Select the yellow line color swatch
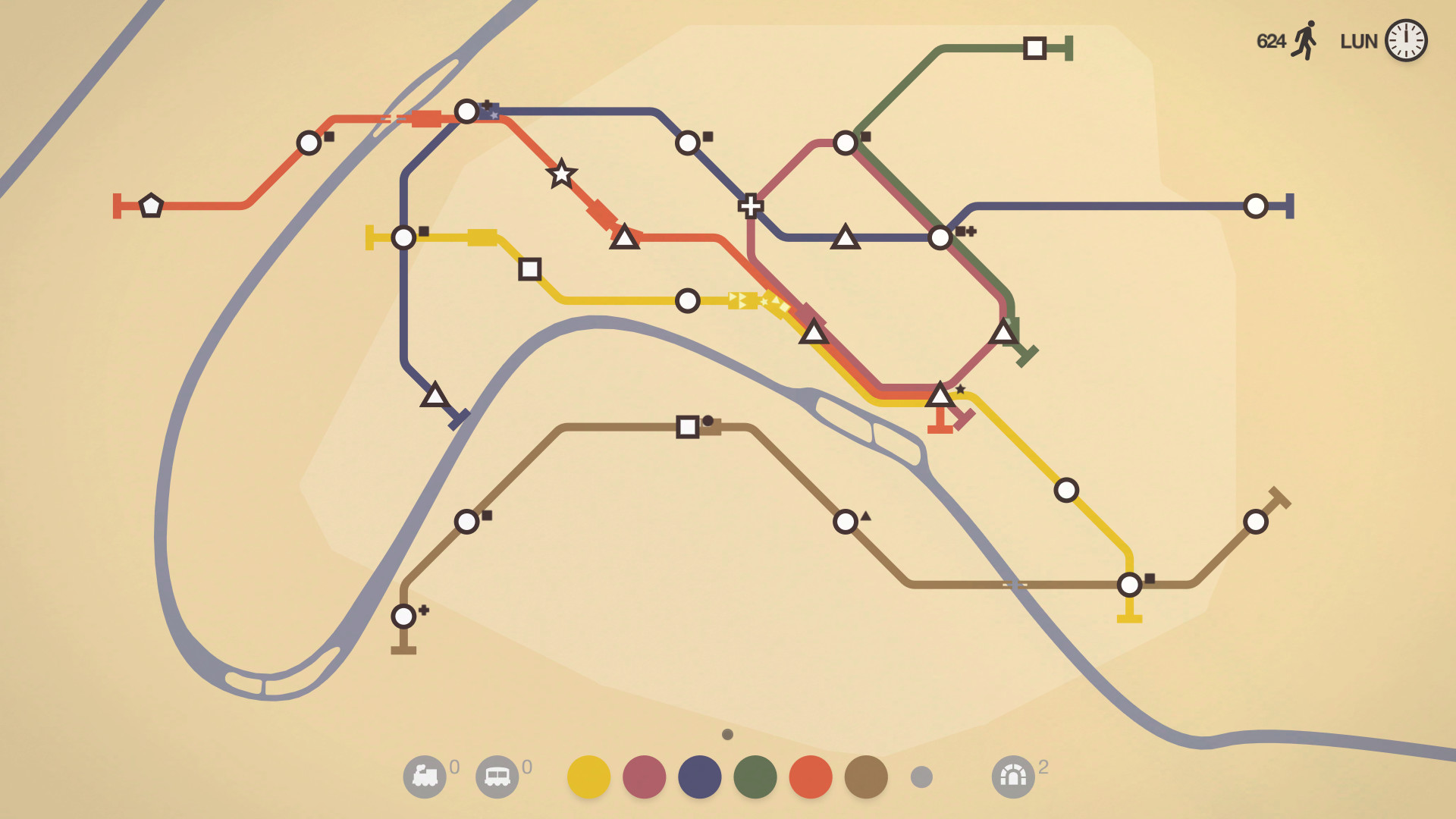The image size is (1456, 819). [x=588, y=777]
